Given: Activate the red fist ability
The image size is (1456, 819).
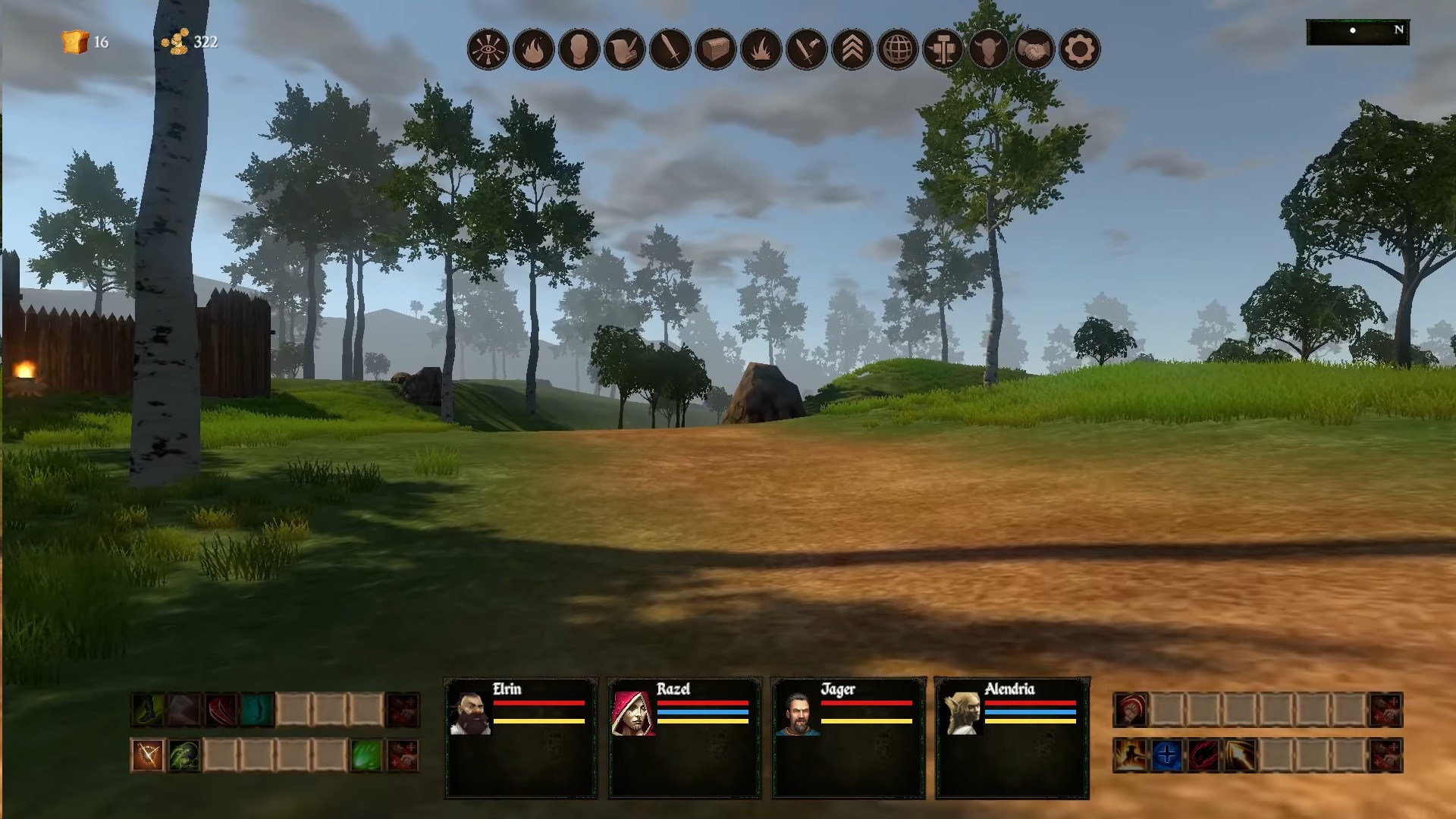Looking at the screenshot, I should point(1131,710).
